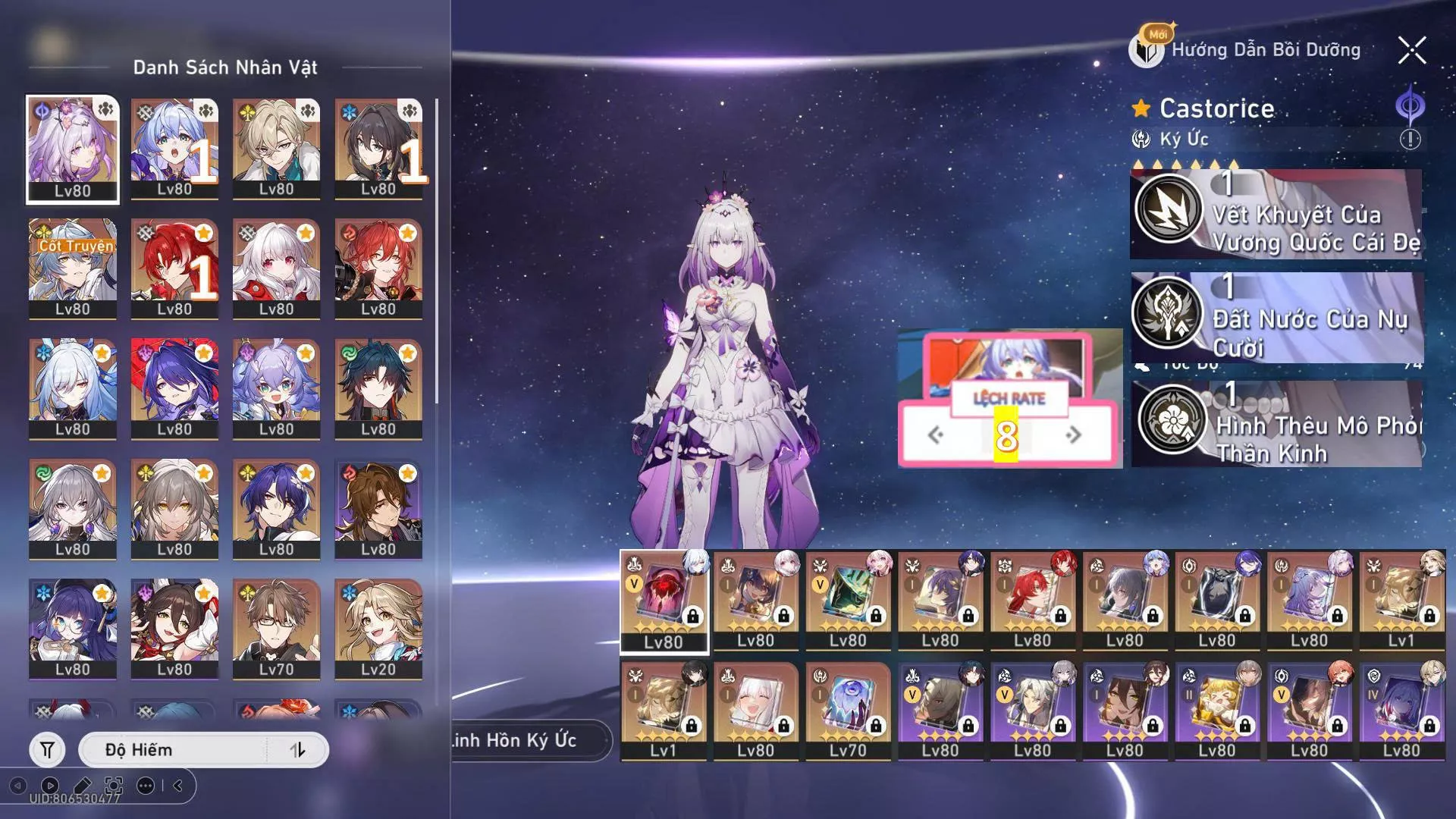
Task: Toggle the sort order arrows
Action: coord(298,750)
